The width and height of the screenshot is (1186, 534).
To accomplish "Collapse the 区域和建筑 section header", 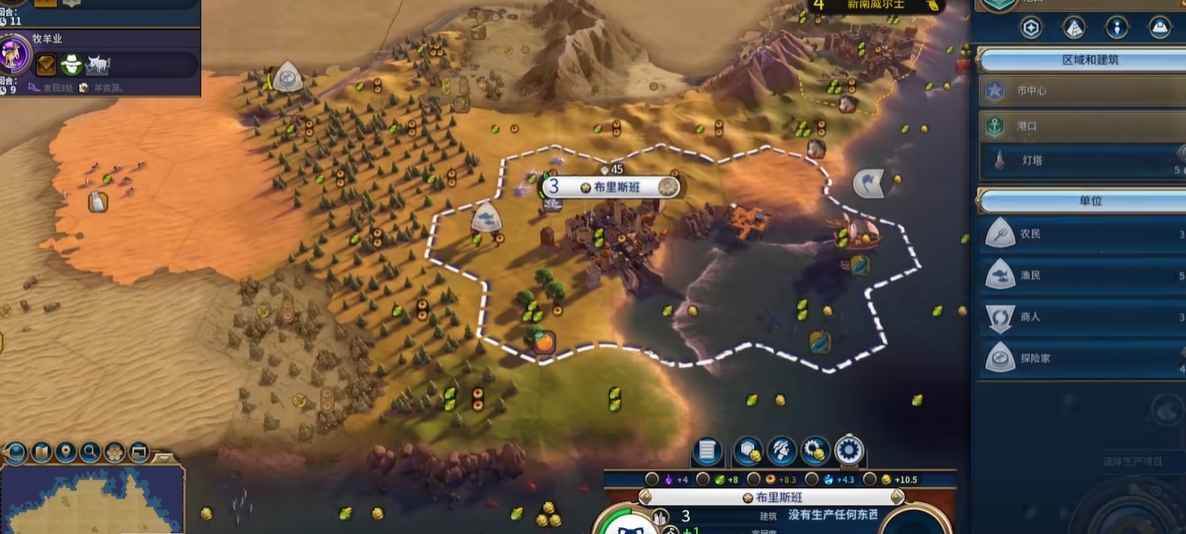I will [1080, 60].
